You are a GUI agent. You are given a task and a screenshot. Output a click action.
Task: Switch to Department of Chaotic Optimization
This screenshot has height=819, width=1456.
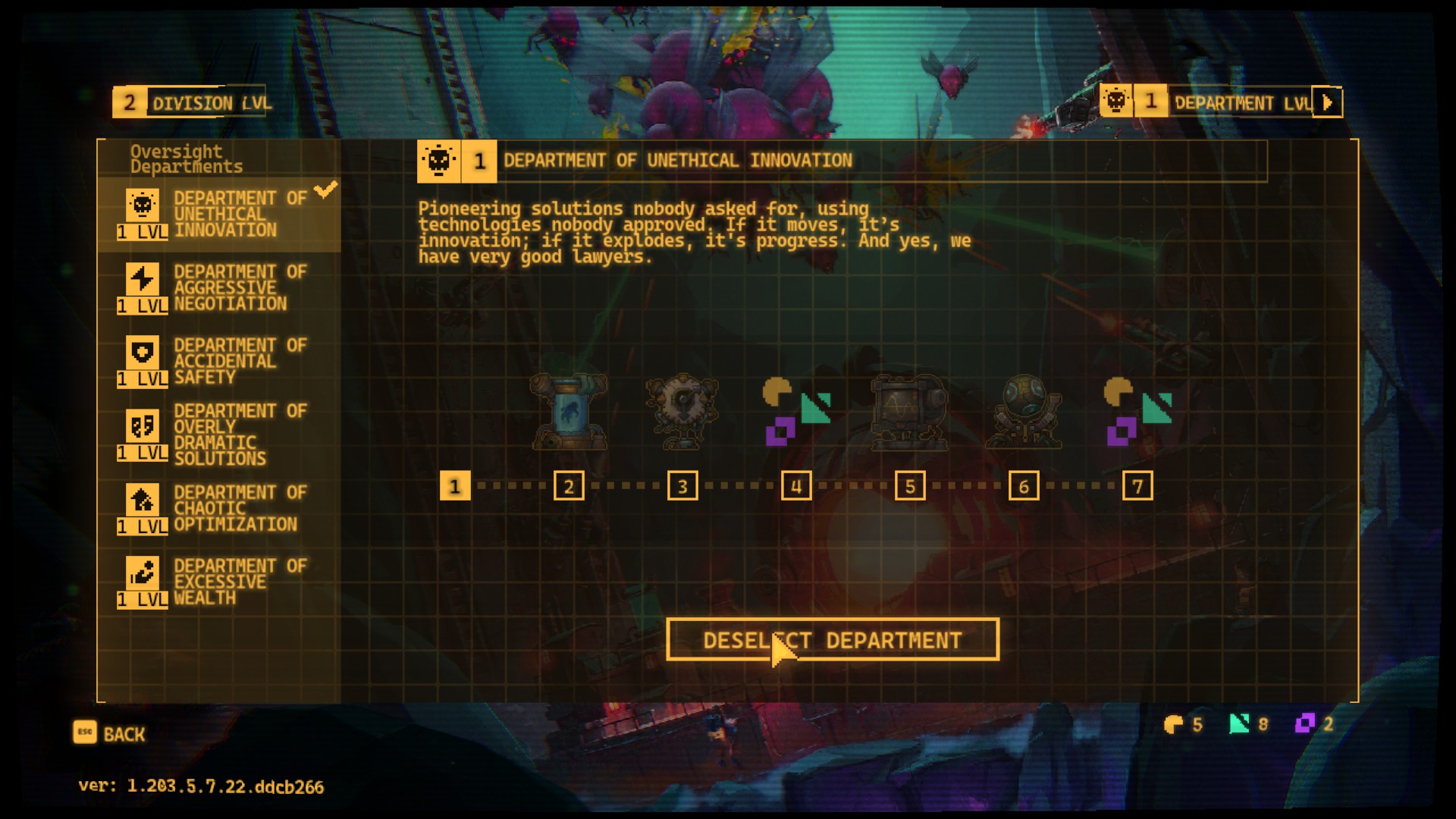pyautogui.click(x=218, y=508)
